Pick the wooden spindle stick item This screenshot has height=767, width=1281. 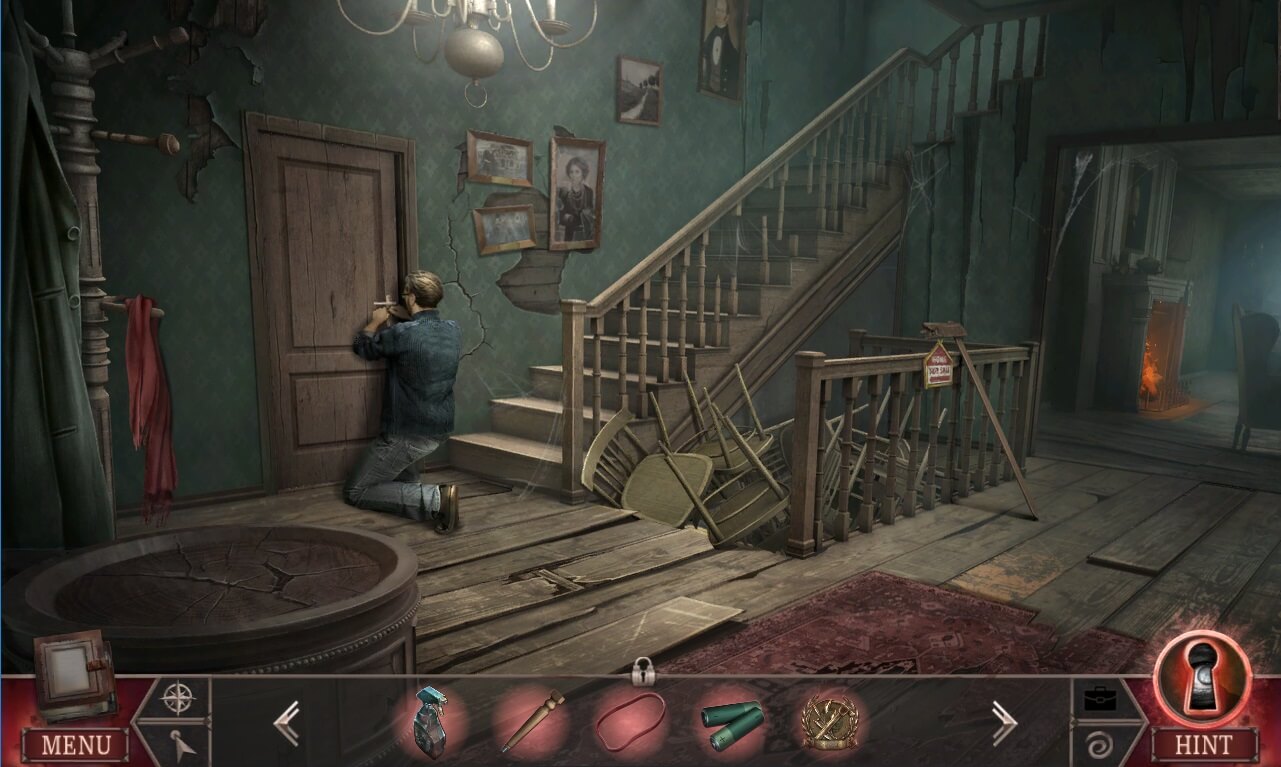pyautogui.click(x=533, y=720)
